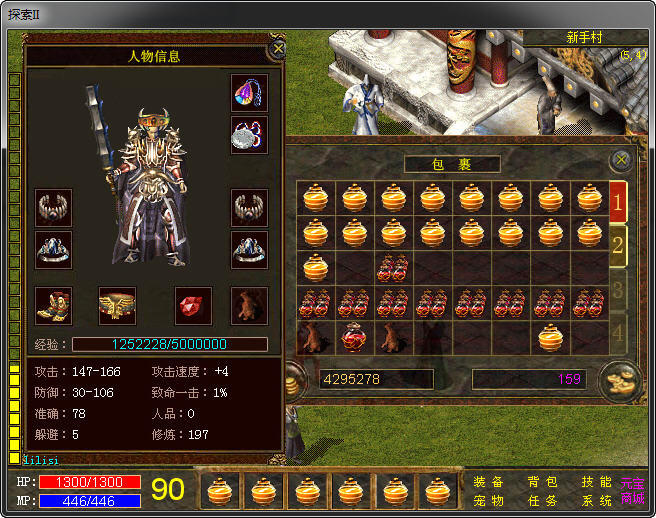This screenshot has width=656, height=518.
Task: Open the 系统 system menu
Action: [x=596, y=500]
